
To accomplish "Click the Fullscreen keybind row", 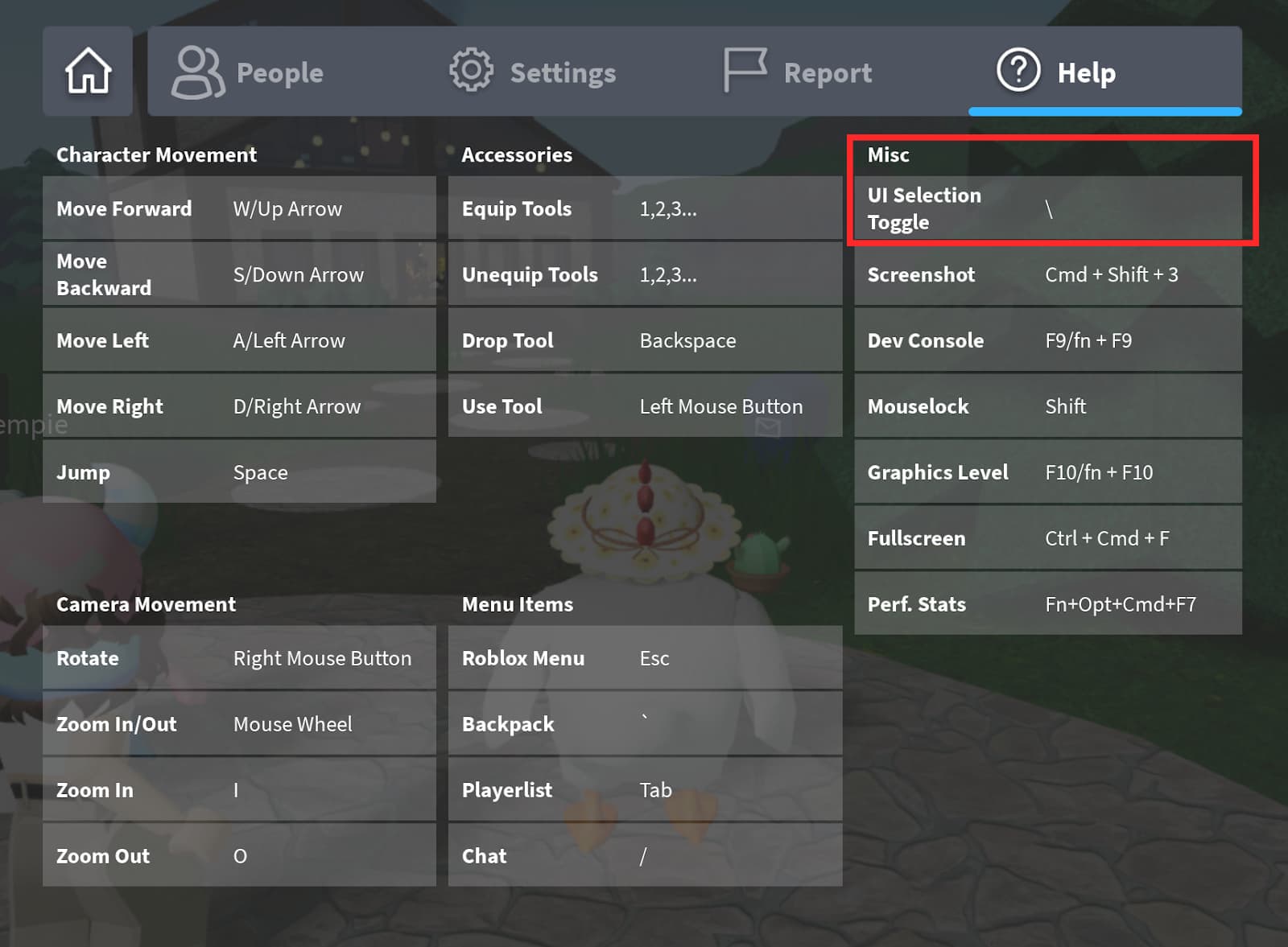I will (x=1046, y=538).
